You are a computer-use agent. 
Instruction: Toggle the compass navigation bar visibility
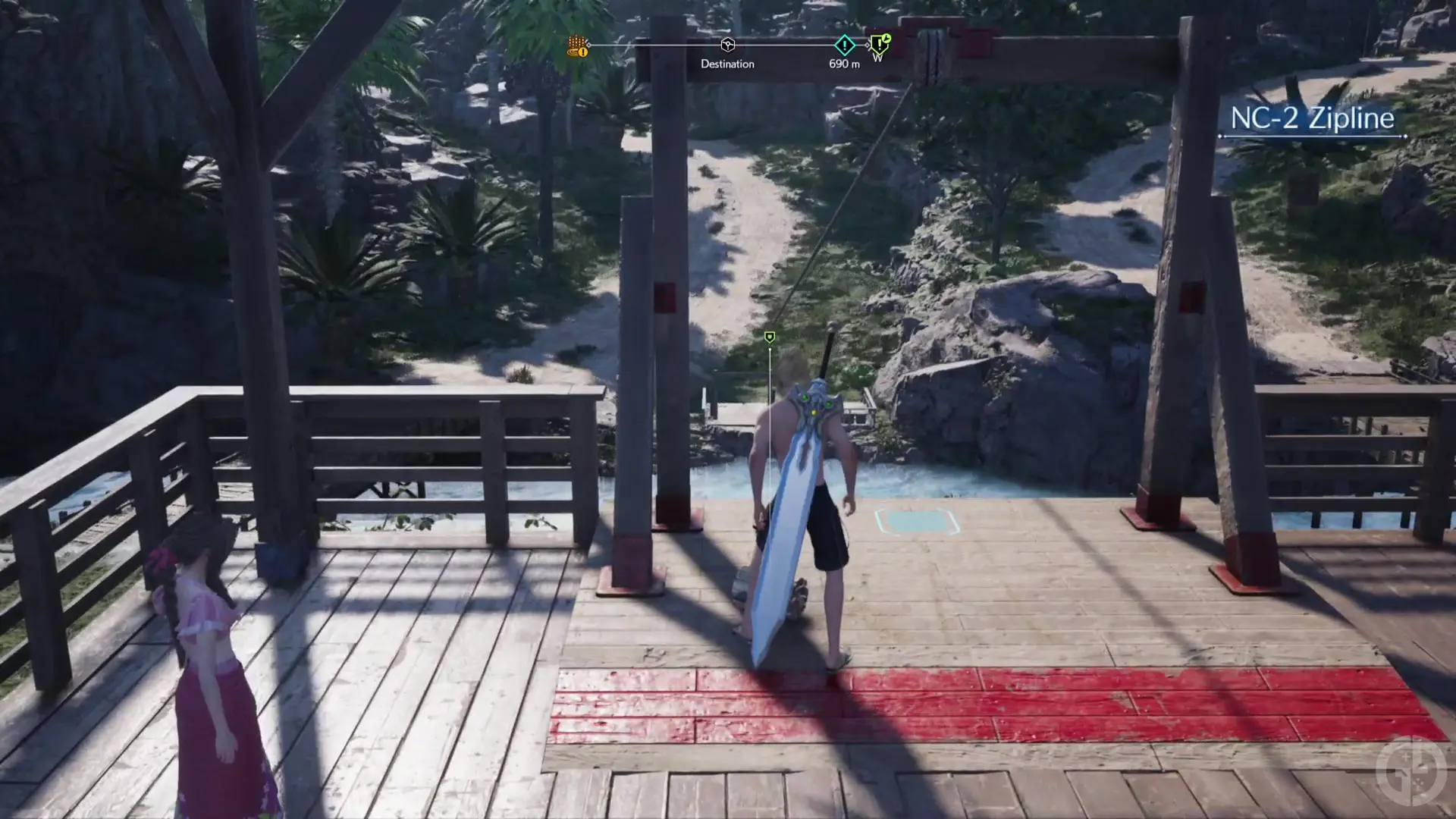coord(726,45)
